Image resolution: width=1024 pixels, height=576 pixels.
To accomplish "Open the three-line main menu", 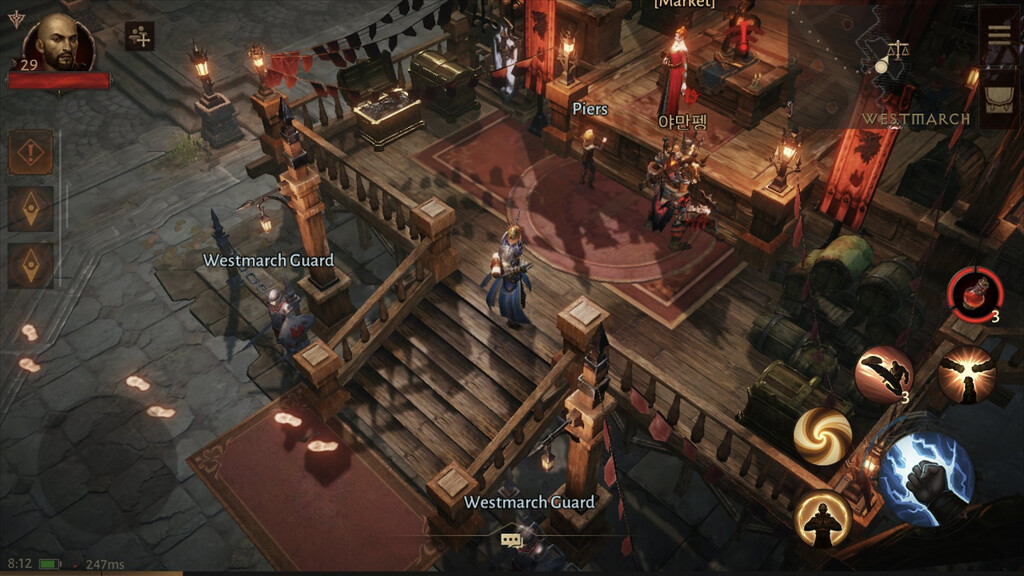I will (998, 33).
